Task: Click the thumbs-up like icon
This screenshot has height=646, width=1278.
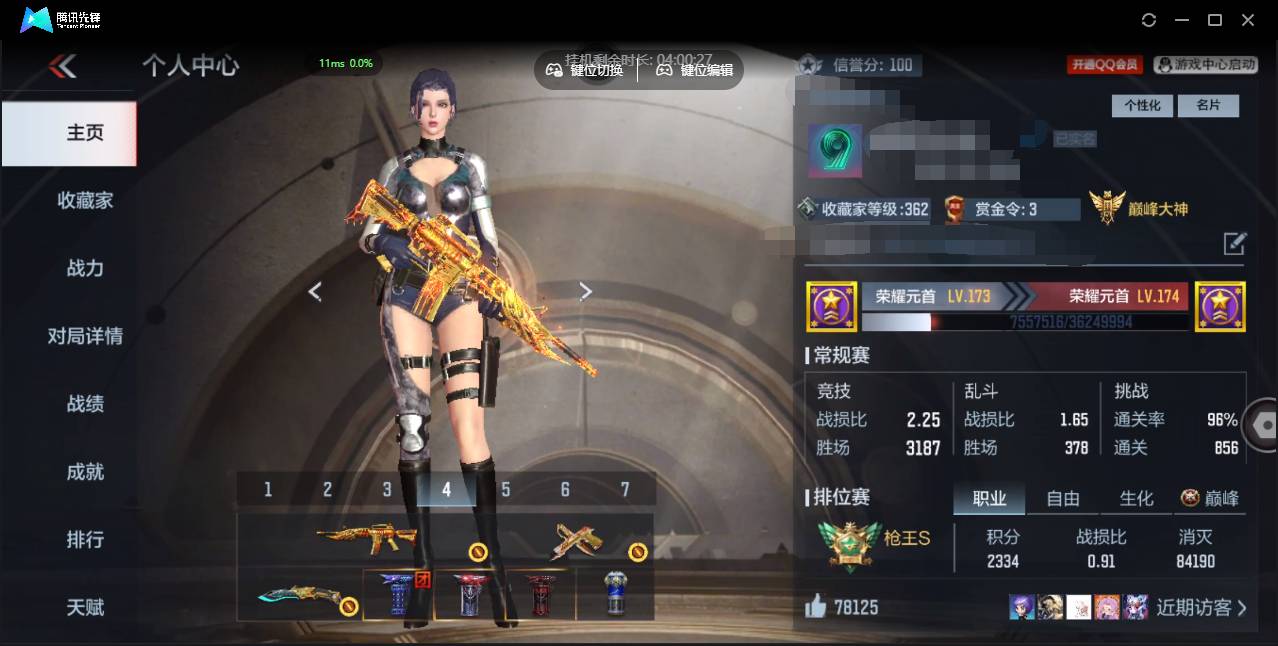Action: tap(816, 607)
